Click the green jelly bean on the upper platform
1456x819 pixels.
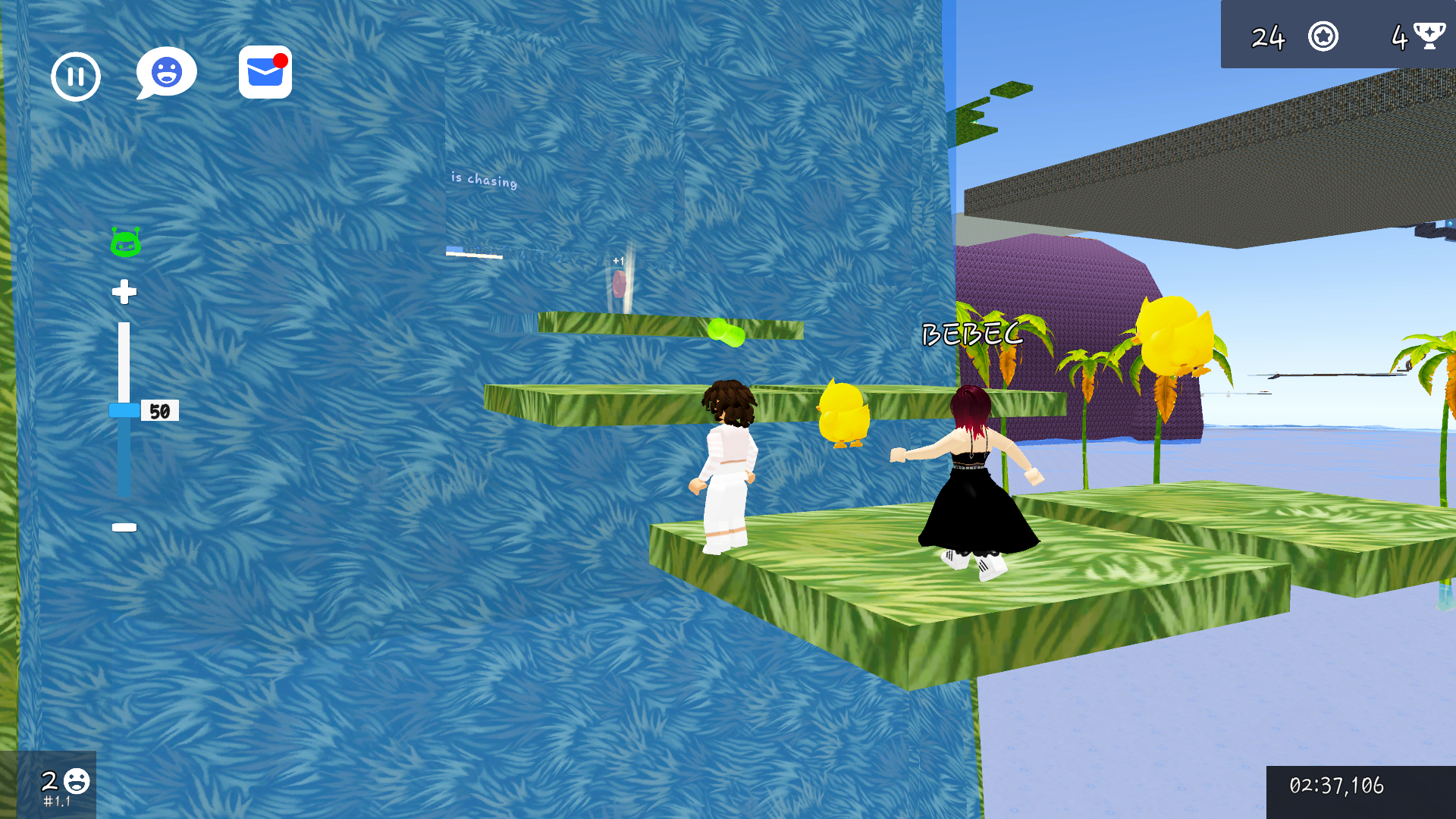726,331
